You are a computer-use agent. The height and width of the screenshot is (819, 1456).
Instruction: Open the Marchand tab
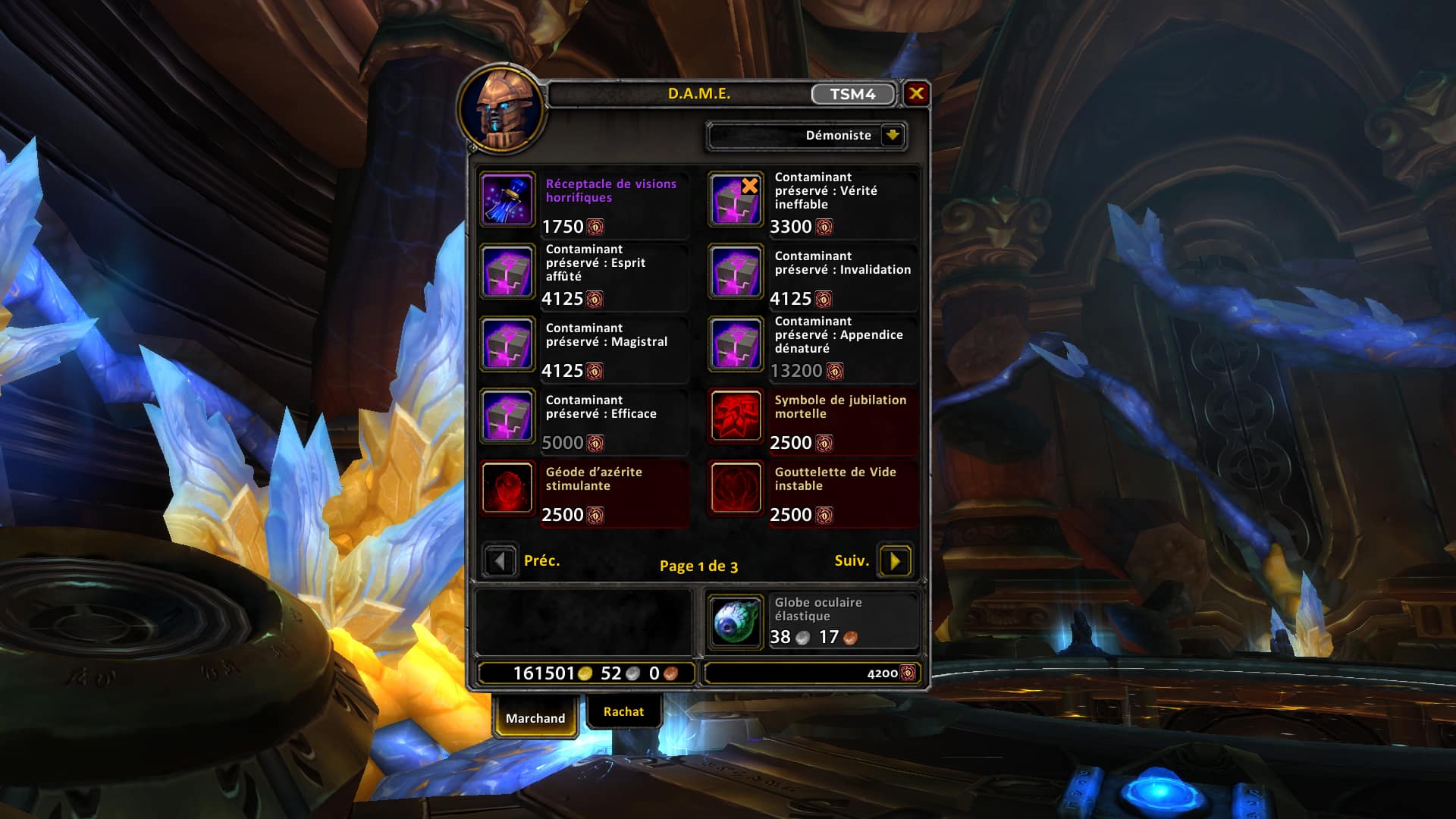(x=535, y=717)
